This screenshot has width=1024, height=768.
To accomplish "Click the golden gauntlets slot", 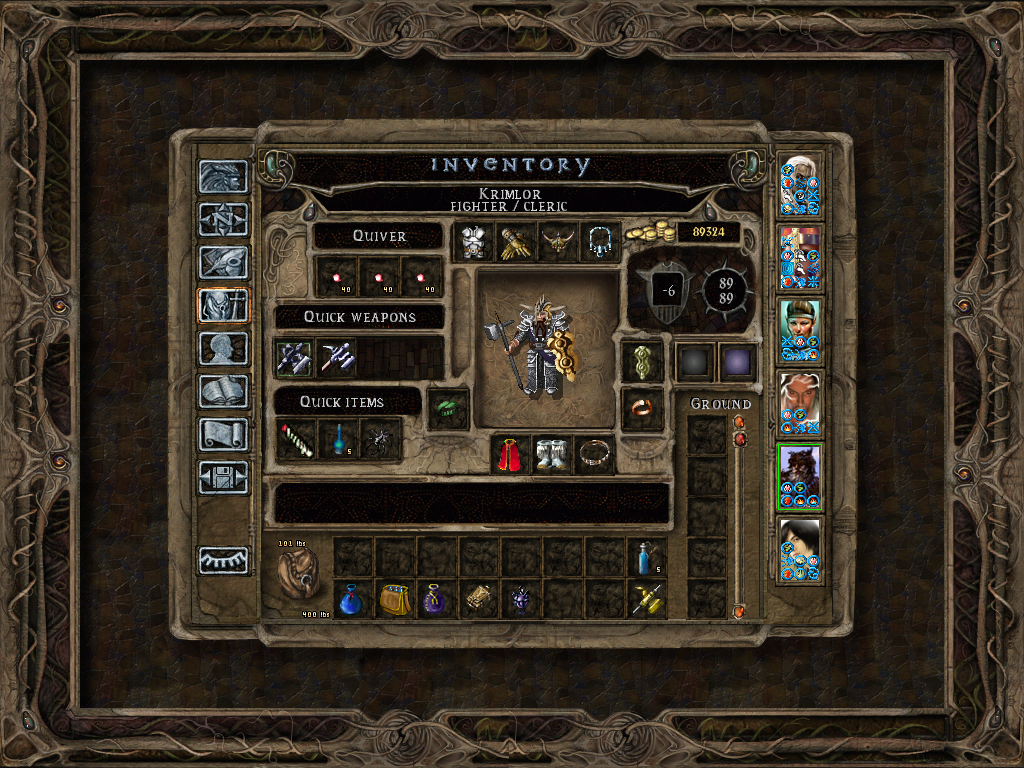I will (x=516, y=243).
